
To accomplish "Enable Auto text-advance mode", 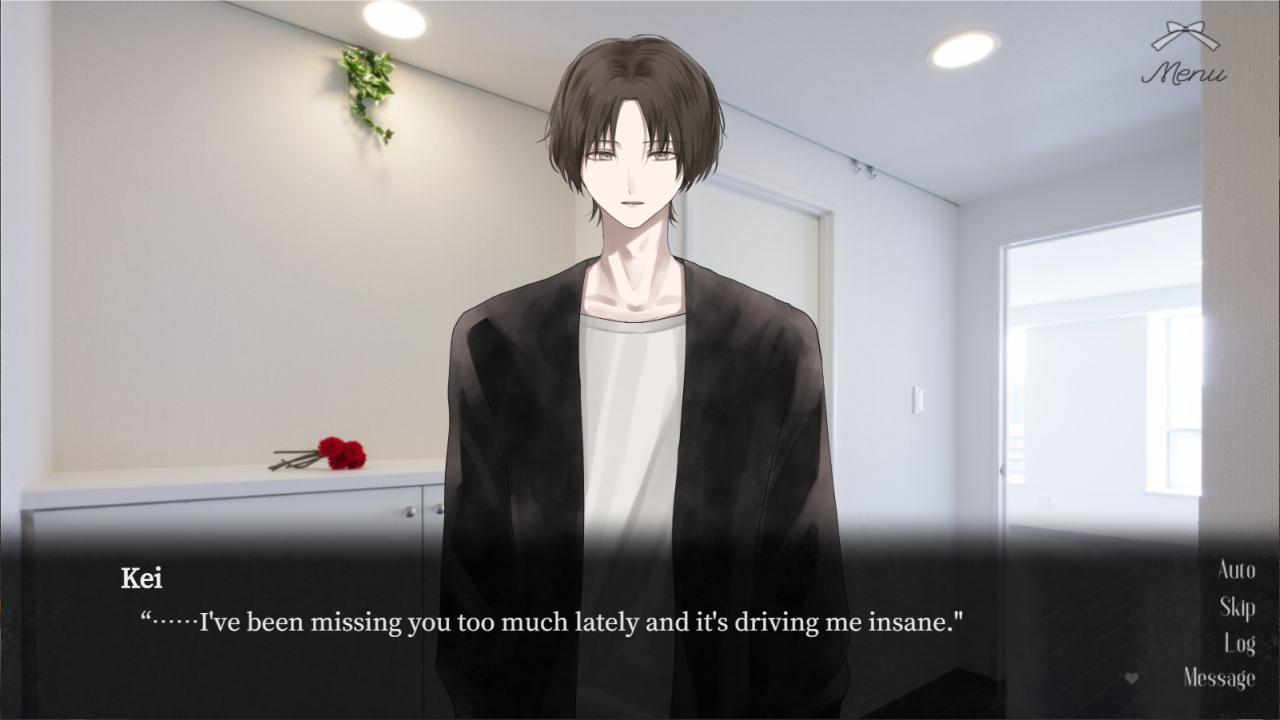I will pos(1236,570).
